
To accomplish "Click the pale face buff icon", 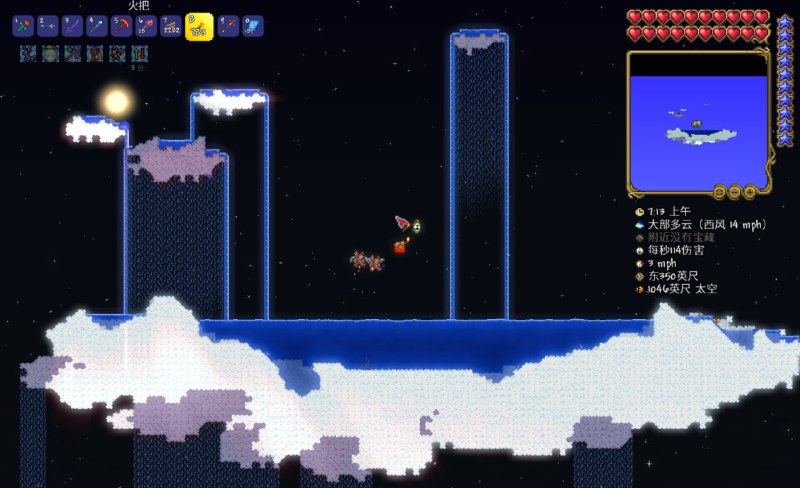I will (50, 53).
